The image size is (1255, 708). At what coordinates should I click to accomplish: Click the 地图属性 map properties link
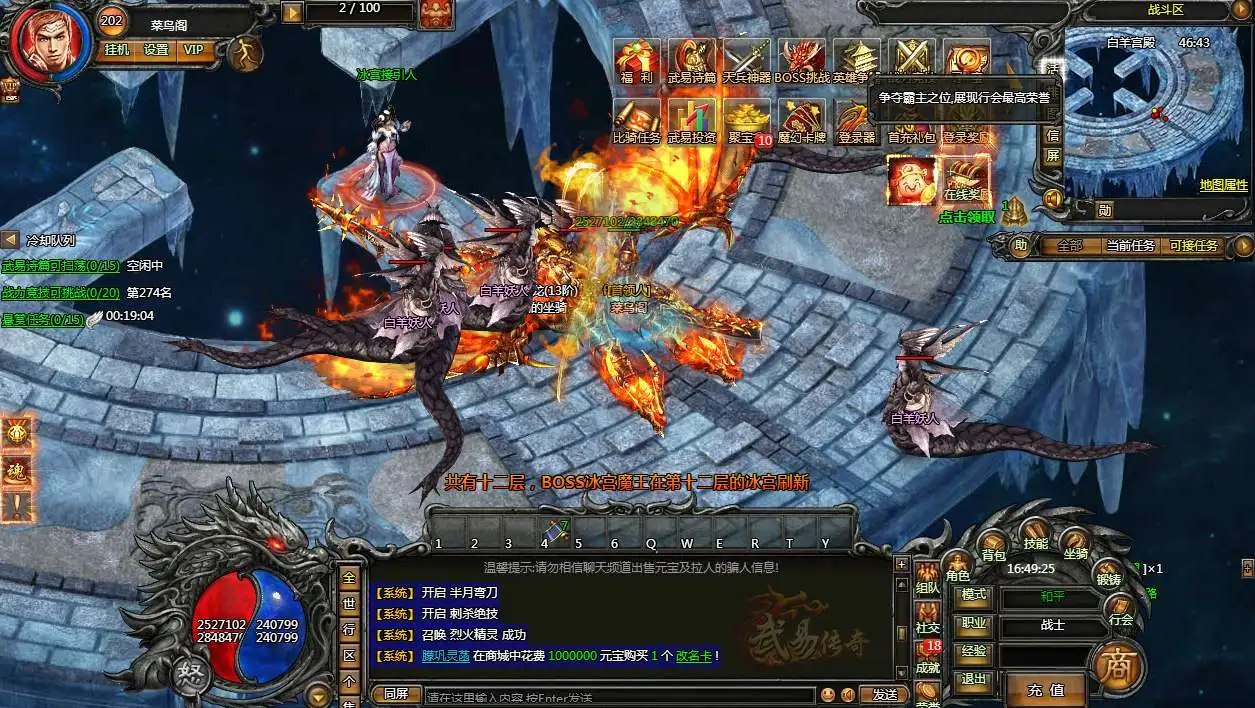1223,185
